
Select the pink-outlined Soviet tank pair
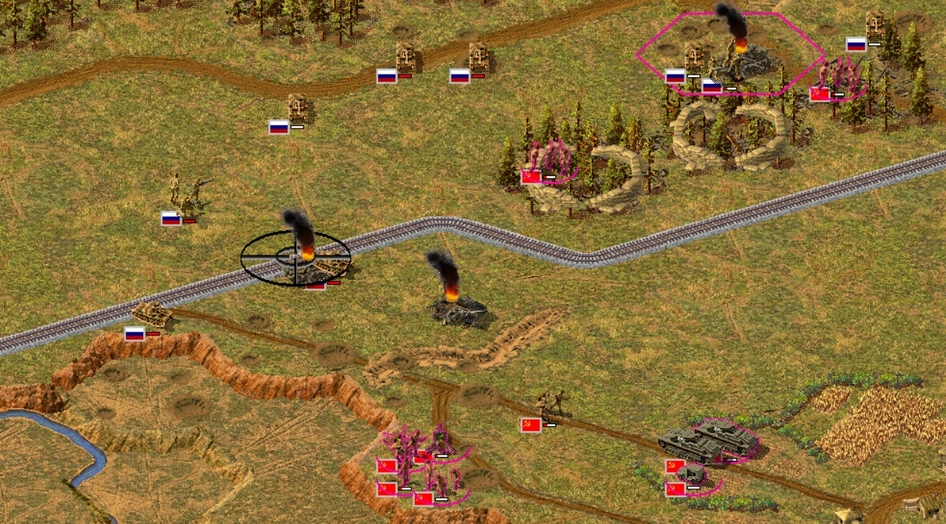[712, 439]
